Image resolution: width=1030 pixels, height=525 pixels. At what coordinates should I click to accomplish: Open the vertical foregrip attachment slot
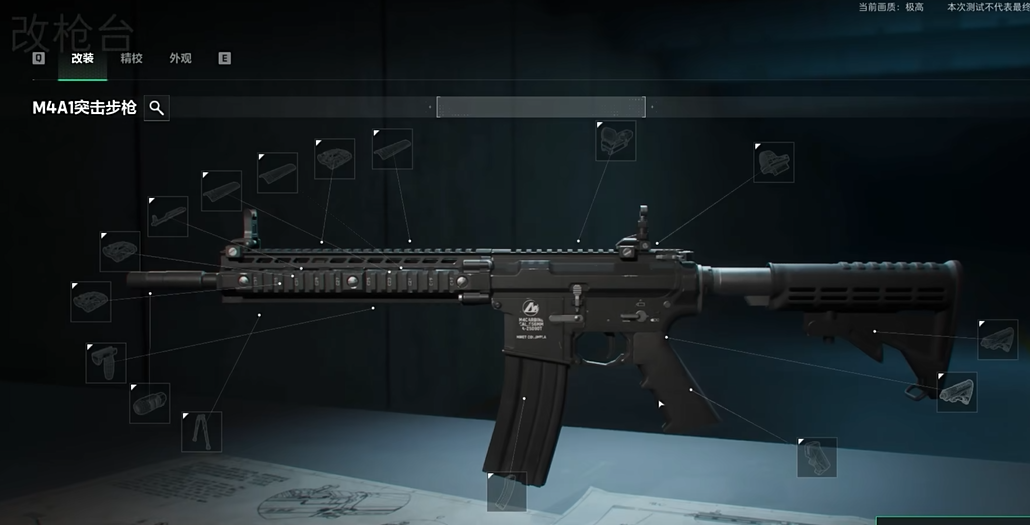pyautogui.click(x=106, y=362)
